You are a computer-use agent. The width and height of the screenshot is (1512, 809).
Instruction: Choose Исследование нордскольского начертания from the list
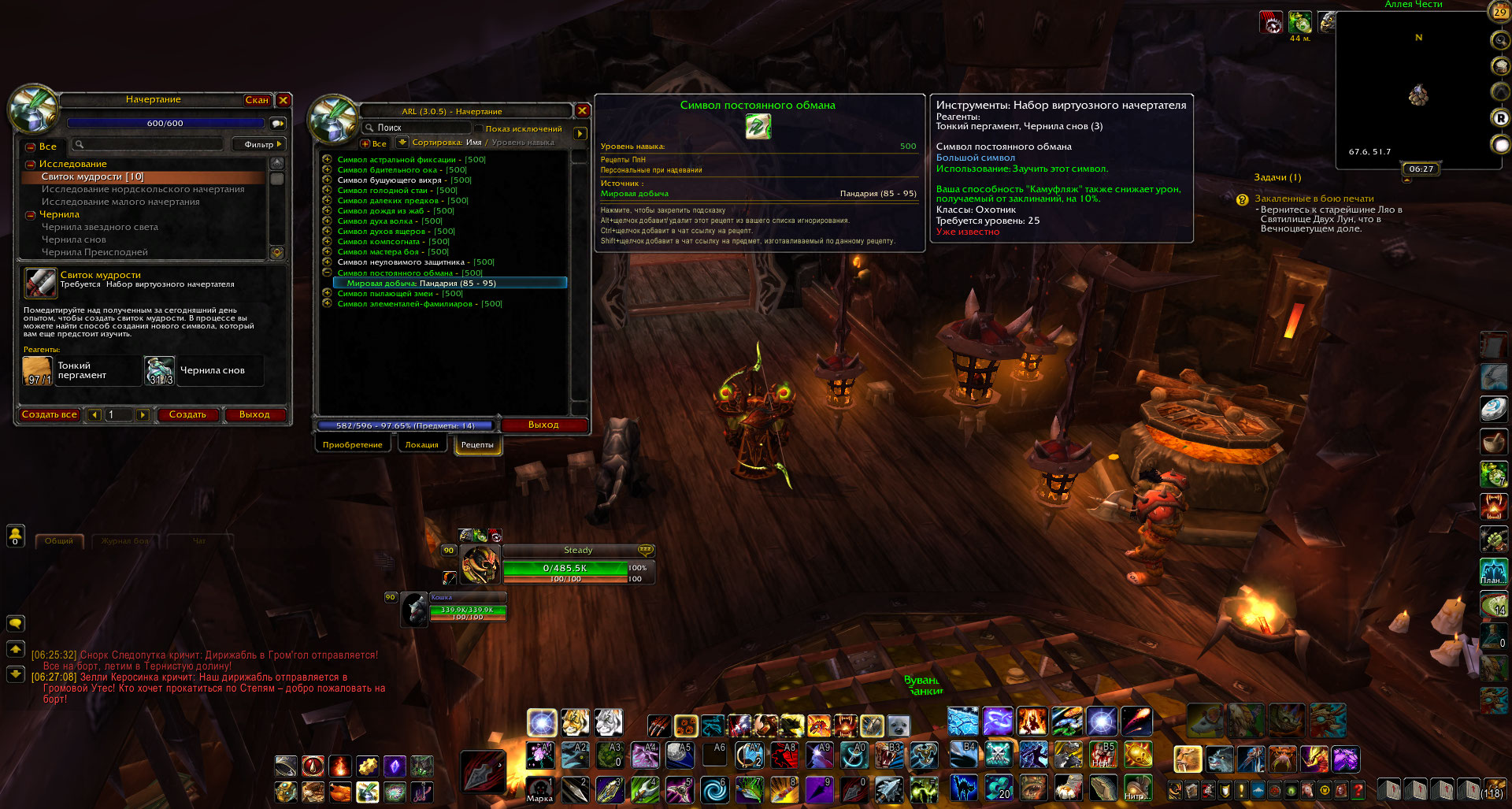pos(143,189)
